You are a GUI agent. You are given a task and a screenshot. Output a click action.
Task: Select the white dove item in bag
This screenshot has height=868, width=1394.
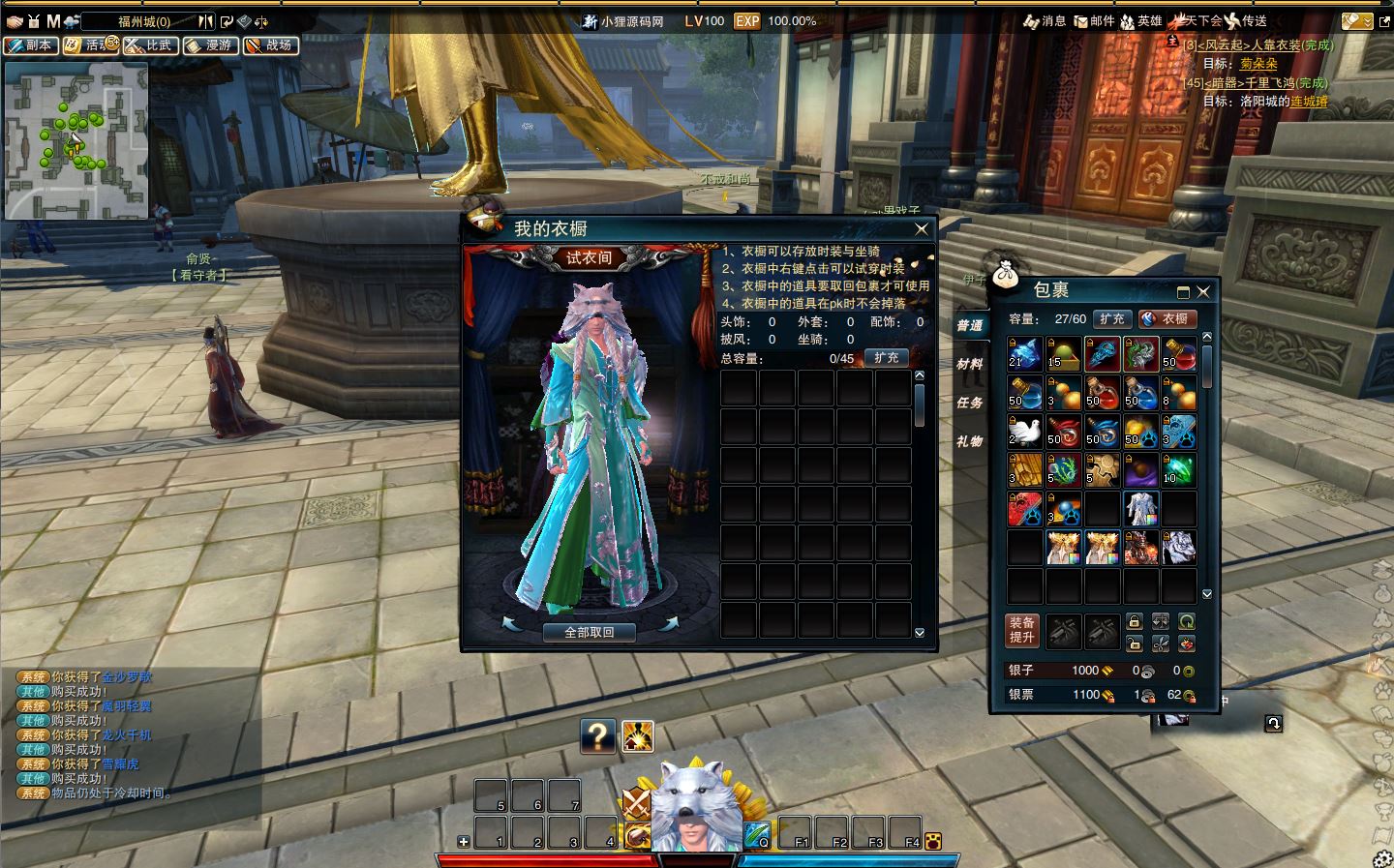tap(1025, 432)
